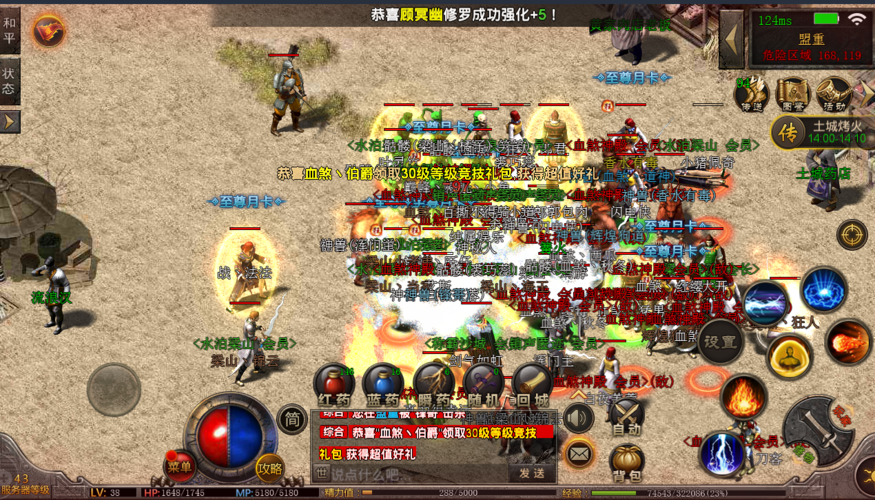
Task: Open the 设置 settings button
Action: pyautogui.click(x=720, y=341)
